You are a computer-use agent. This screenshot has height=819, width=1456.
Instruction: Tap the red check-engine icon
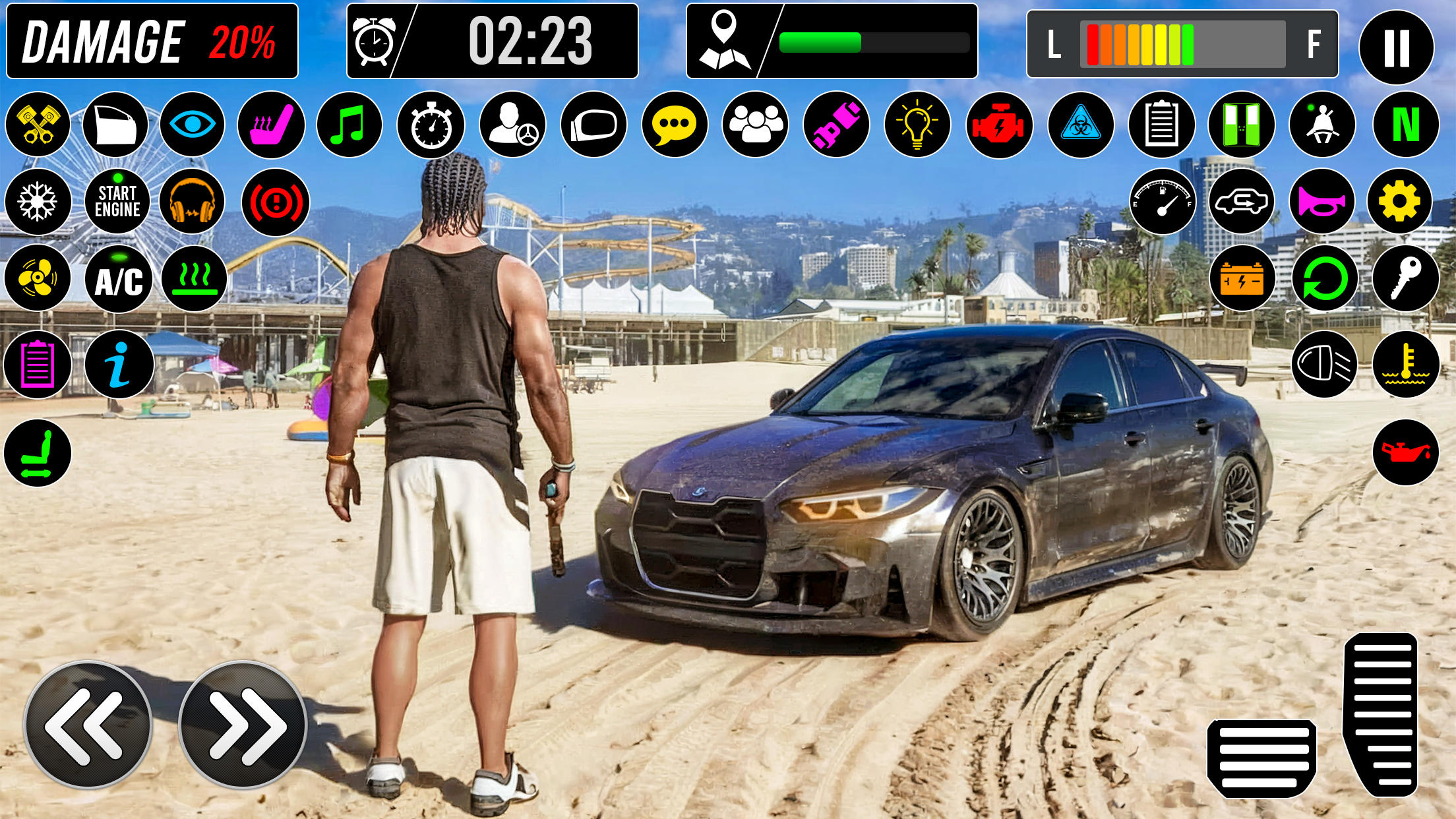(x=998, y=125)
